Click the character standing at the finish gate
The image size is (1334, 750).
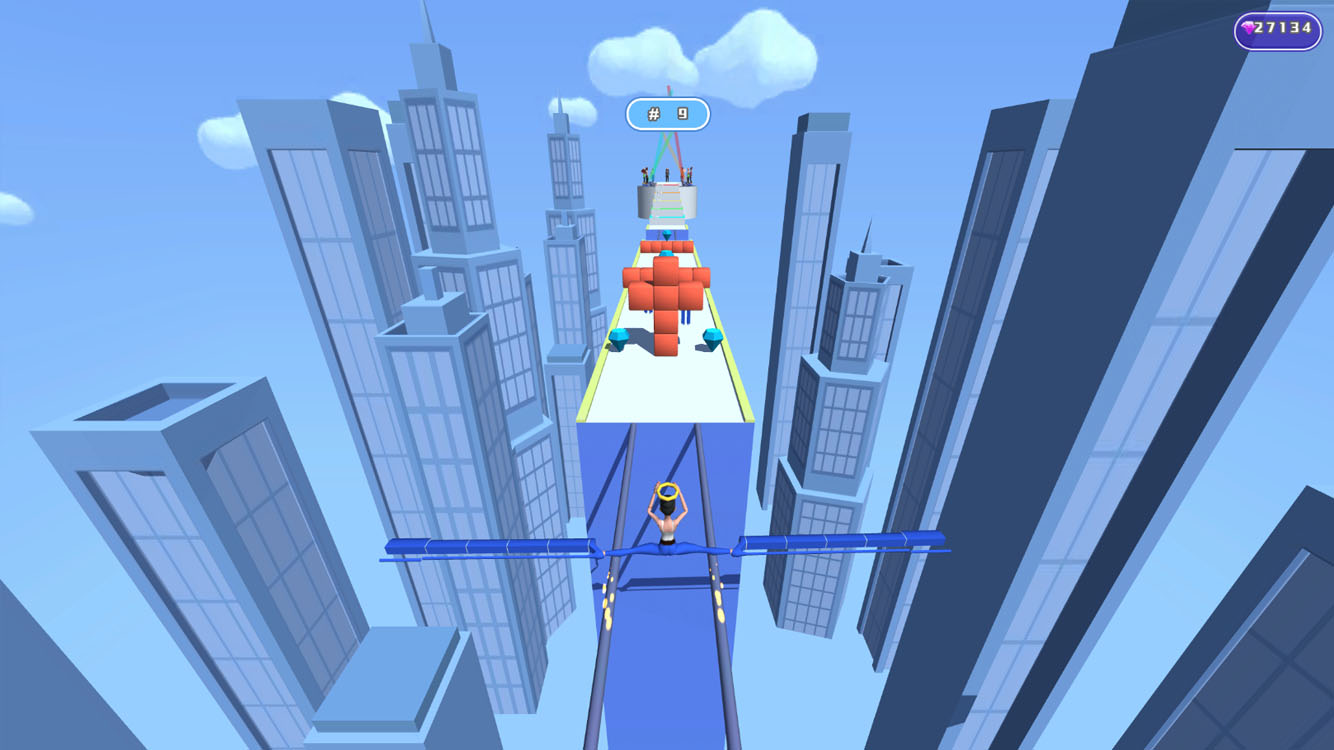pyautogui.click(x=667, y=173)
